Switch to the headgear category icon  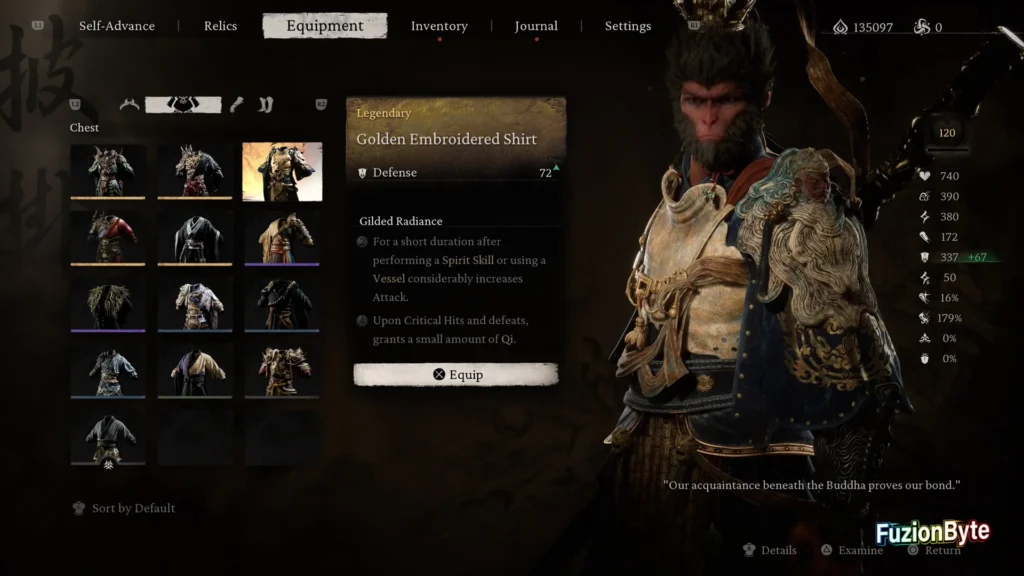[x=129, y=104]
